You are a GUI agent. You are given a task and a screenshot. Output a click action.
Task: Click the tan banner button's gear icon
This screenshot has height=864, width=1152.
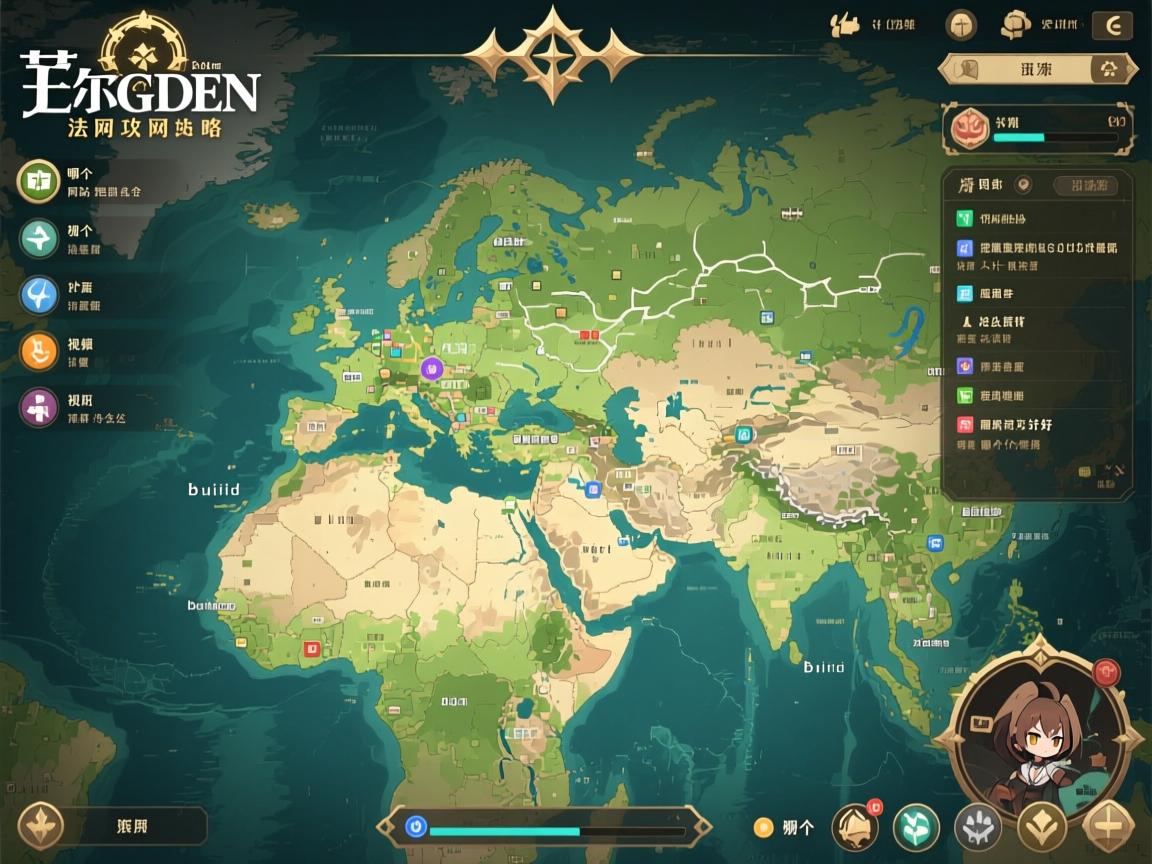click(1108, 69)
